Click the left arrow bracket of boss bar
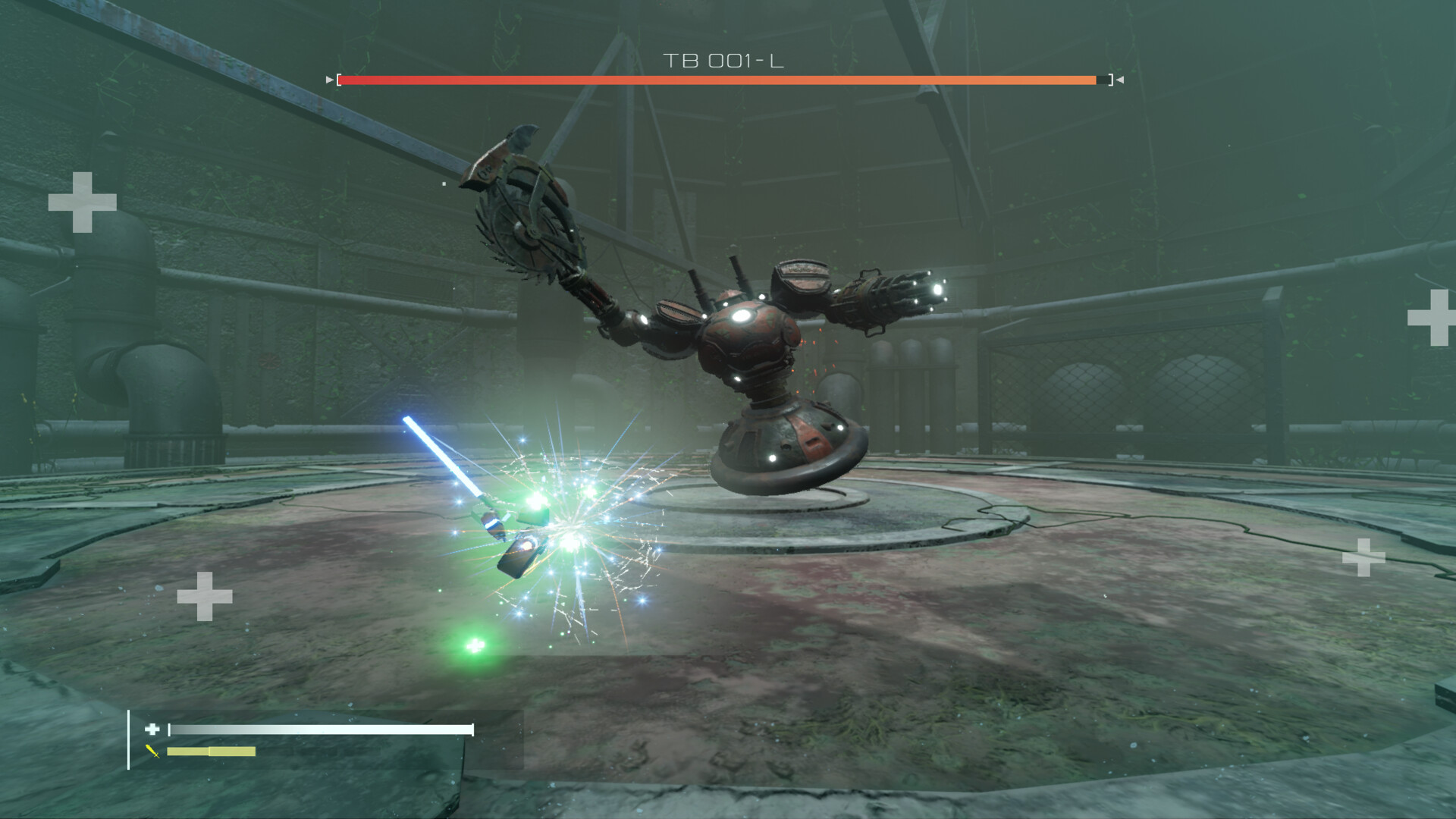The width and height of the screenshot is (1456, 819). [328, 79]
